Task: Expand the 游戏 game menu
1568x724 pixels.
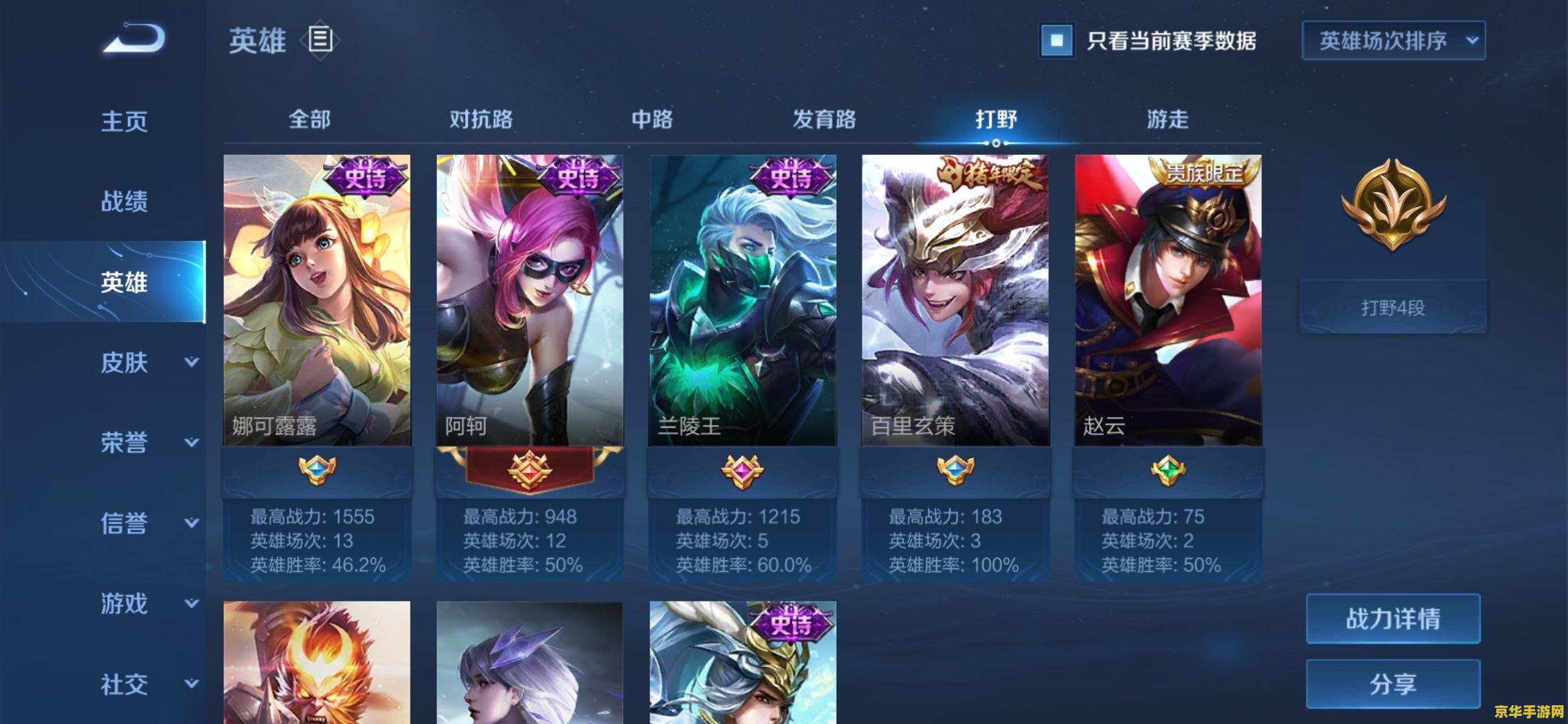Action: [149, 603]
